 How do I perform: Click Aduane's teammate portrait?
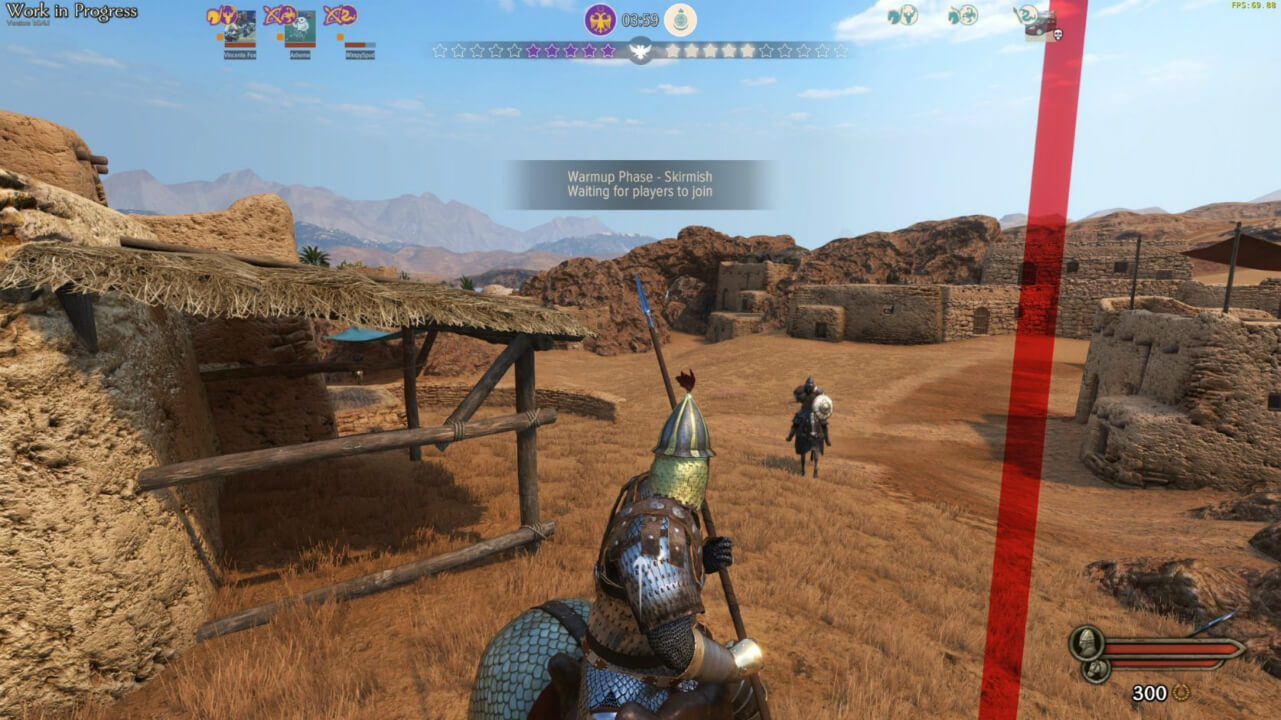(300, 27)
